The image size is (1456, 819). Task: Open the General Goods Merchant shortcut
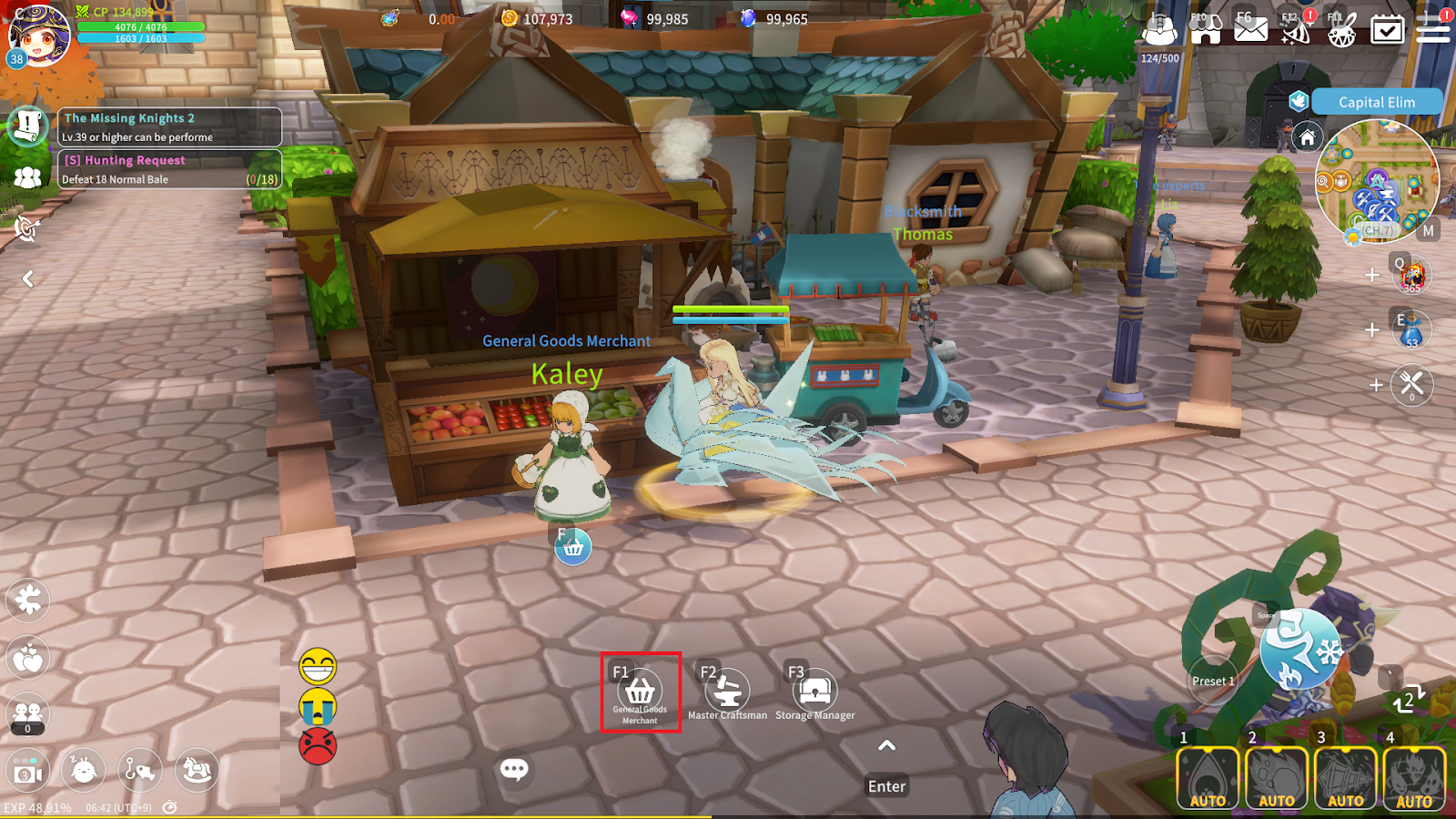click(x=641, y=693)
